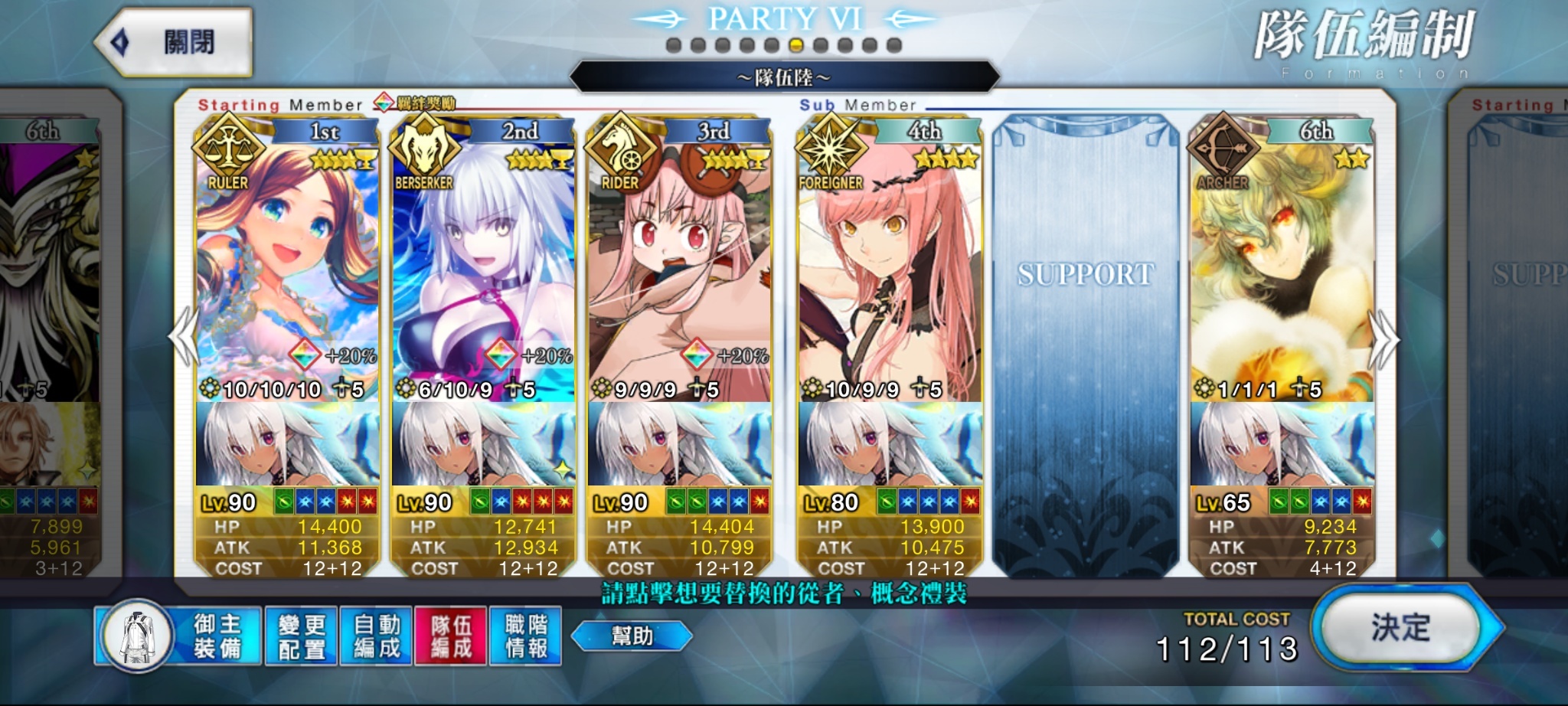Image resolution: width=1568 pixels, height=706 pixels.
Task: Open the 幫助 help button
Action: 632,636
